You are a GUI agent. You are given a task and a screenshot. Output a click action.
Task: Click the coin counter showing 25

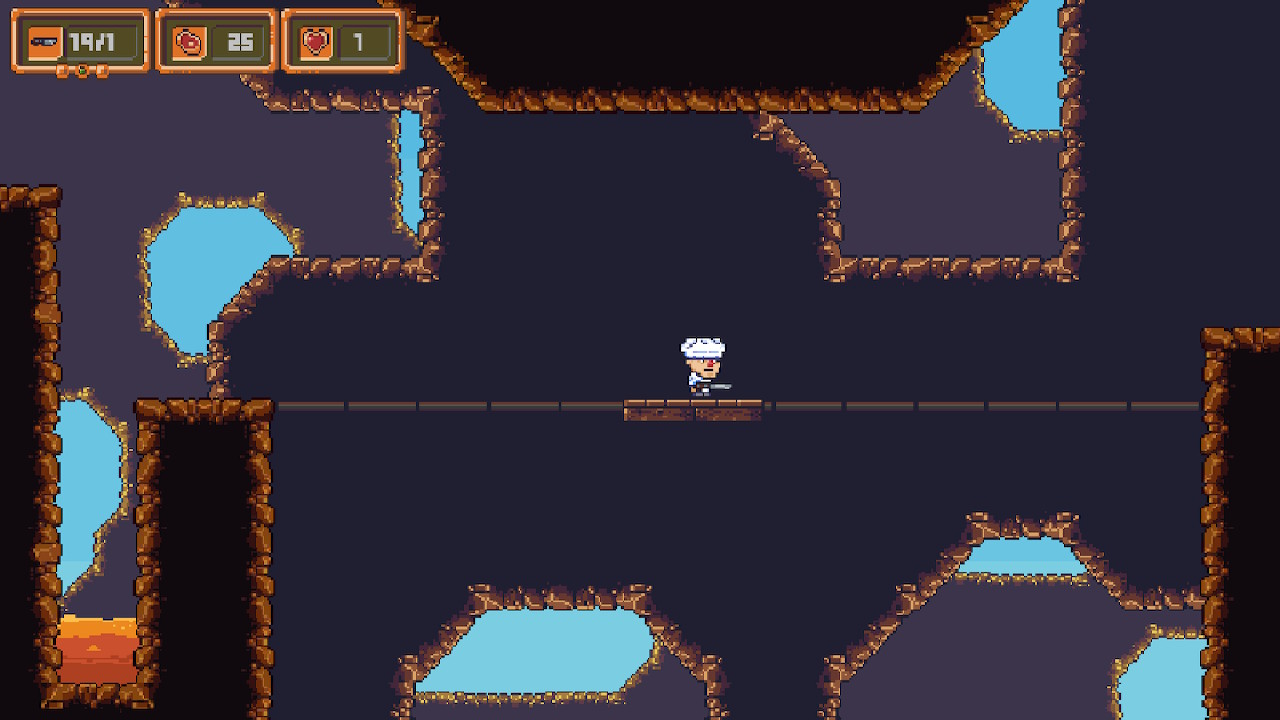[241, 41]
